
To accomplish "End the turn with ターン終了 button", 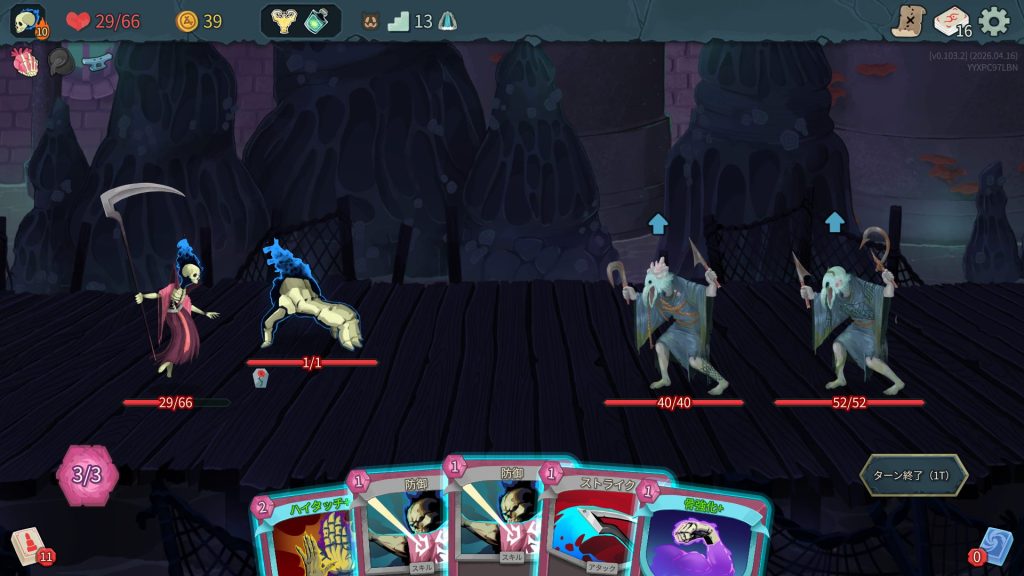I will click(913, 475).
